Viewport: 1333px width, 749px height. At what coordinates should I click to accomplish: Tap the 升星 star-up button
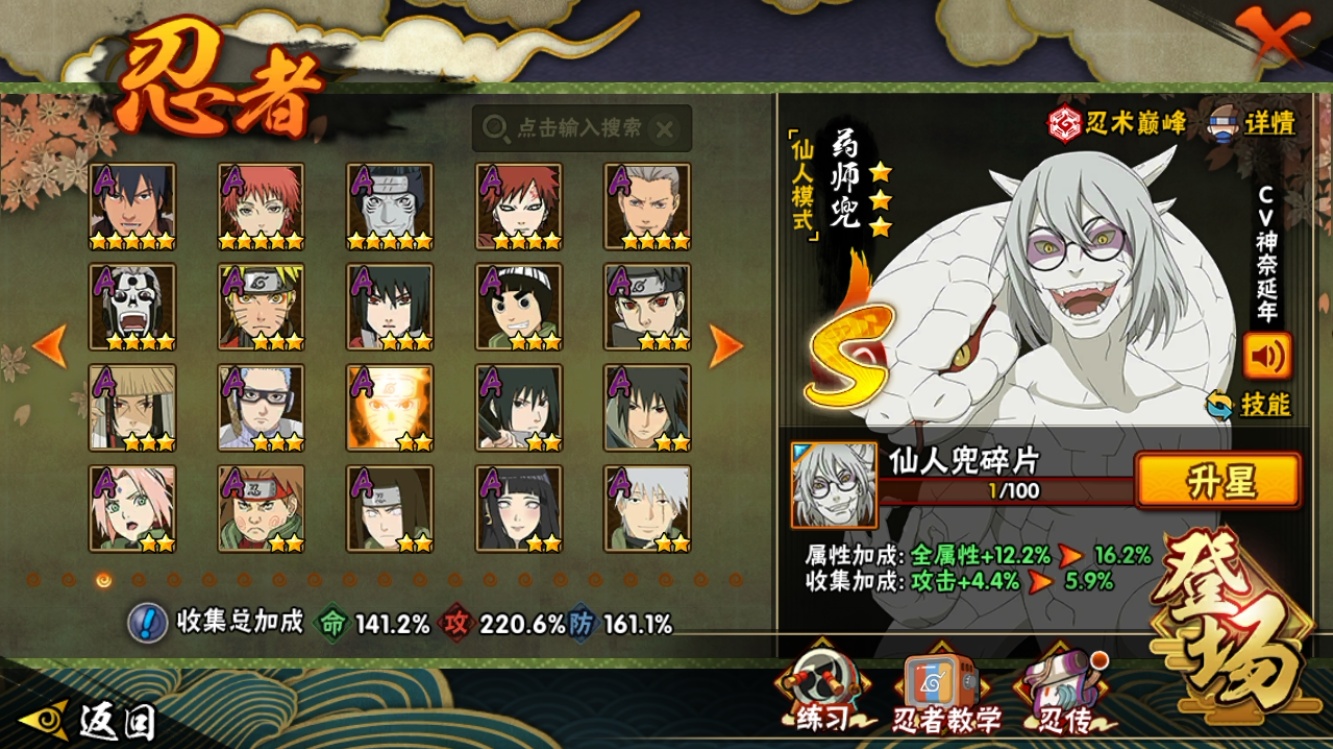(1218, 481)
